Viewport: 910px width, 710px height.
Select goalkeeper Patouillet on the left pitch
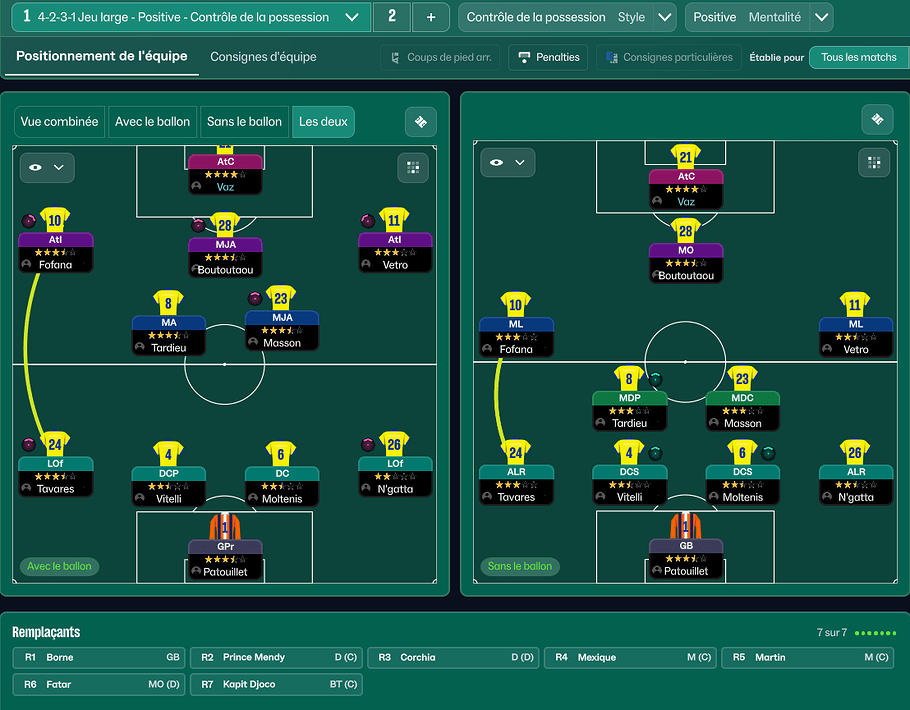(x=225, y=559)
